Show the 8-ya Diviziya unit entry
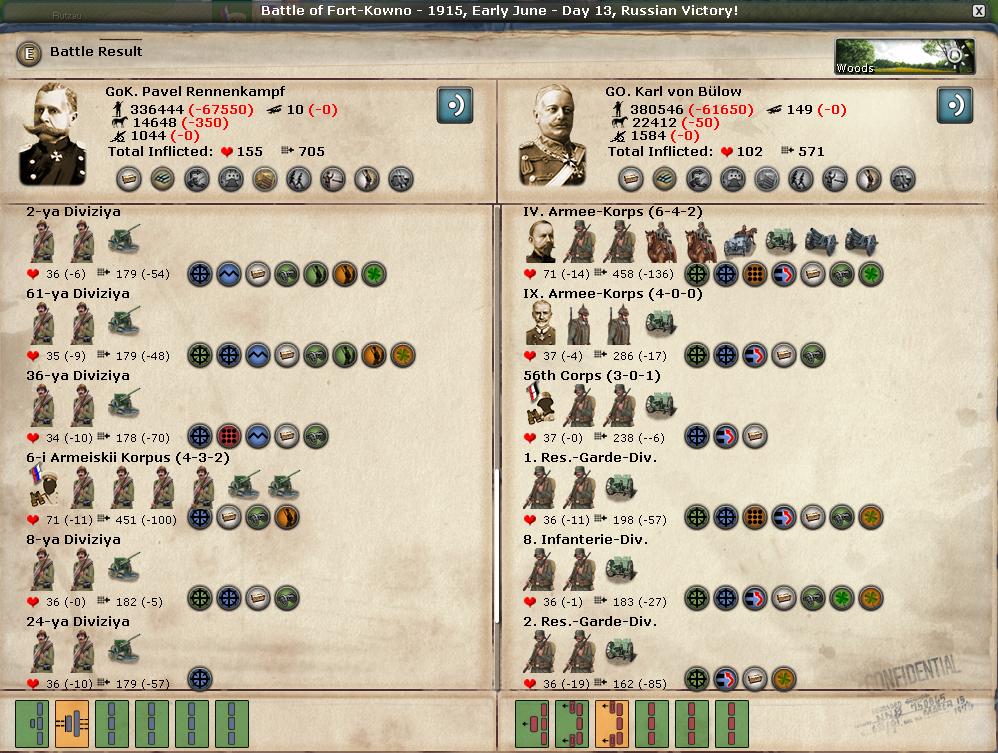Viewport: 998px width, 753px height. [x=73, y=540]
